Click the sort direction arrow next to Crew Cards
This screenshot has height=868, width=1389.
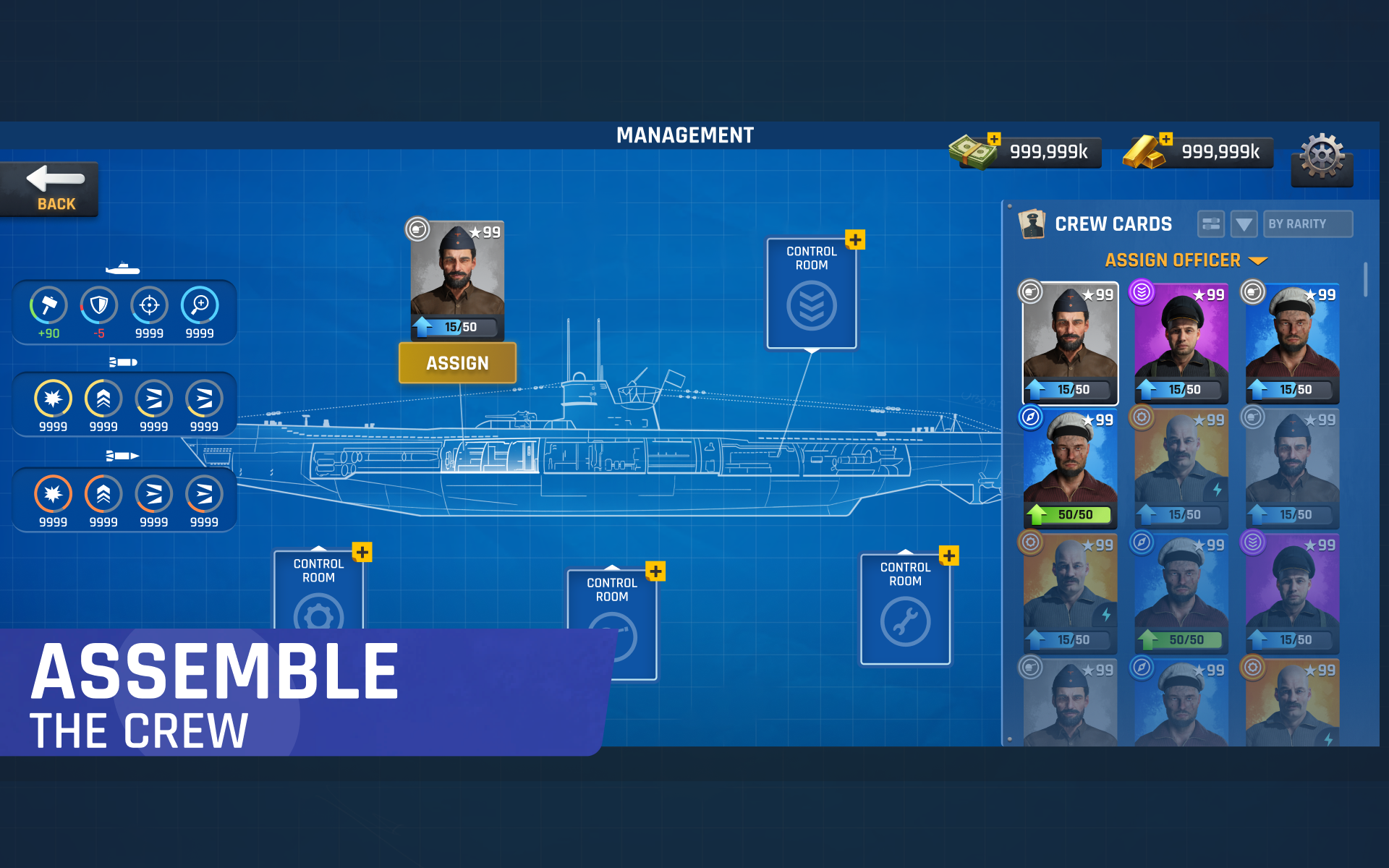click(1244, 224)
